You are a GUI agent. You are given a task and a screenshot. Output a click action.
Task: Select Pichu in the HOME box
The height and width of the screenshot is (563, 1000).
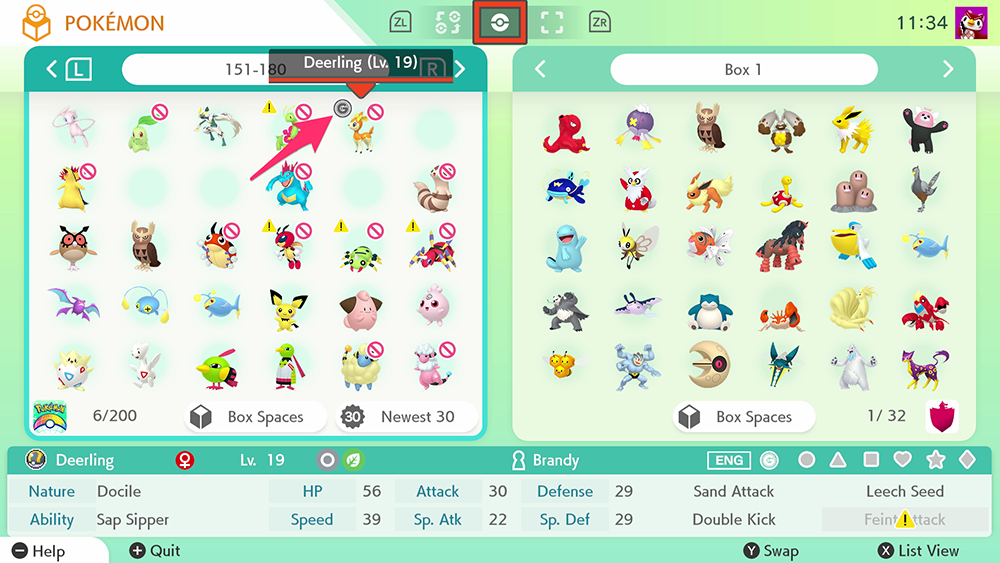pyautogui.click(x=288, y=310)
